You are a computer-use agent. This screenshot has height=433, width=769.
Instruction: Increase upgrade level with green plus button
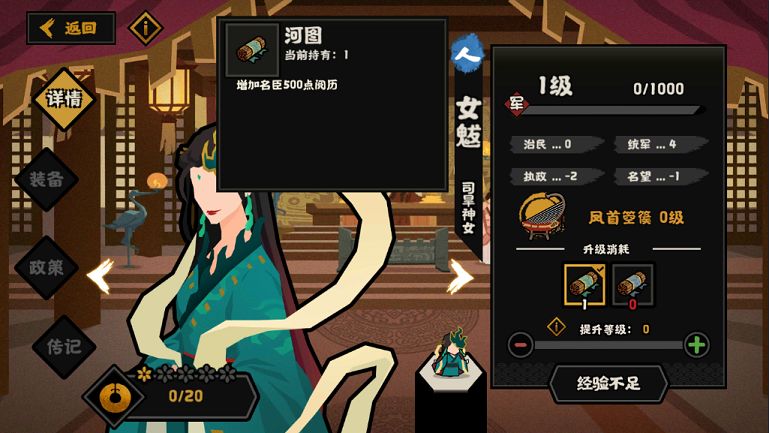pyautogui.click(x=697, y=345)
